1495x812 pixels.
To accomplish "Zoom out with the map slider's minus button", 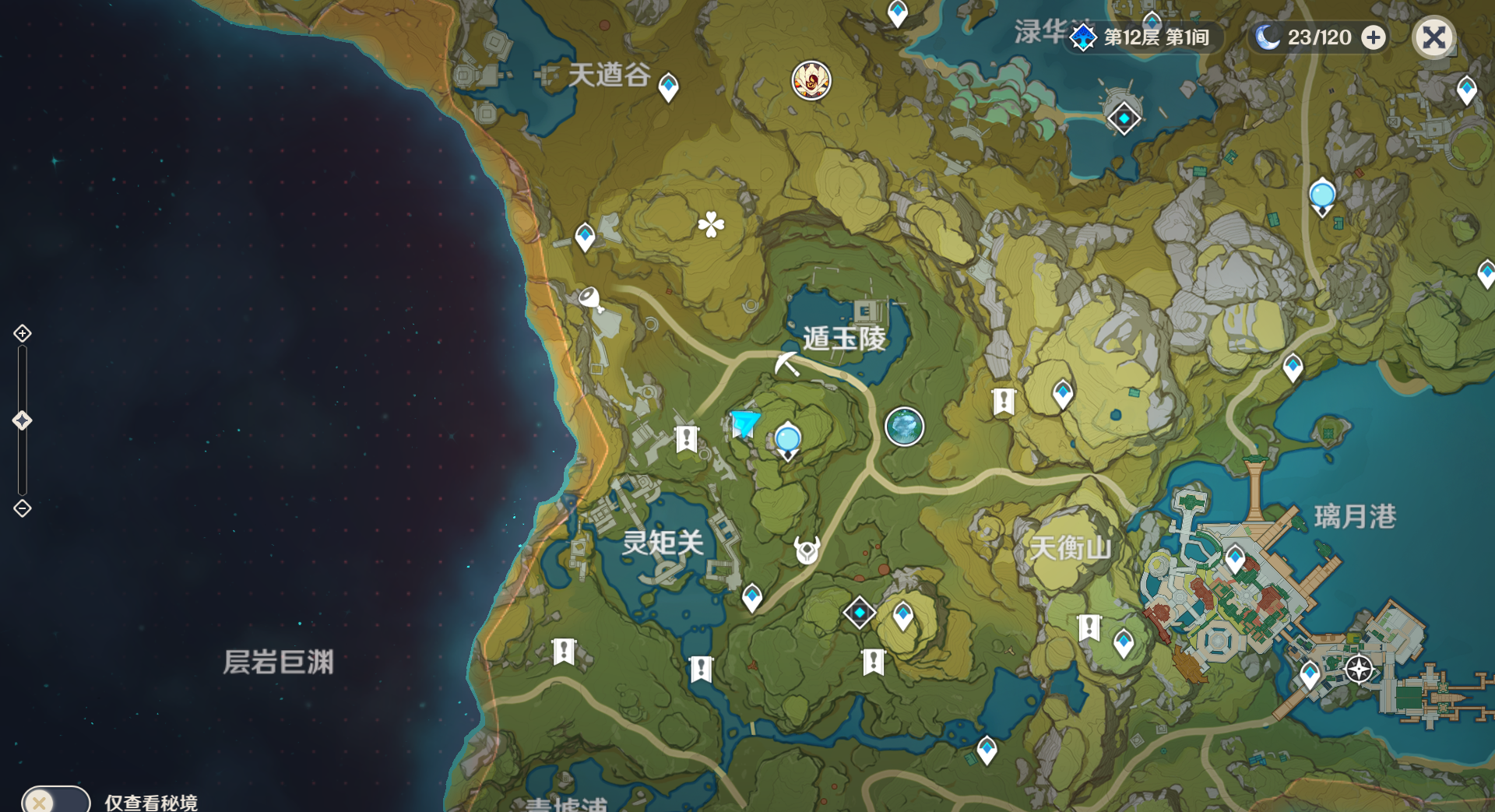I will point(23,508).
